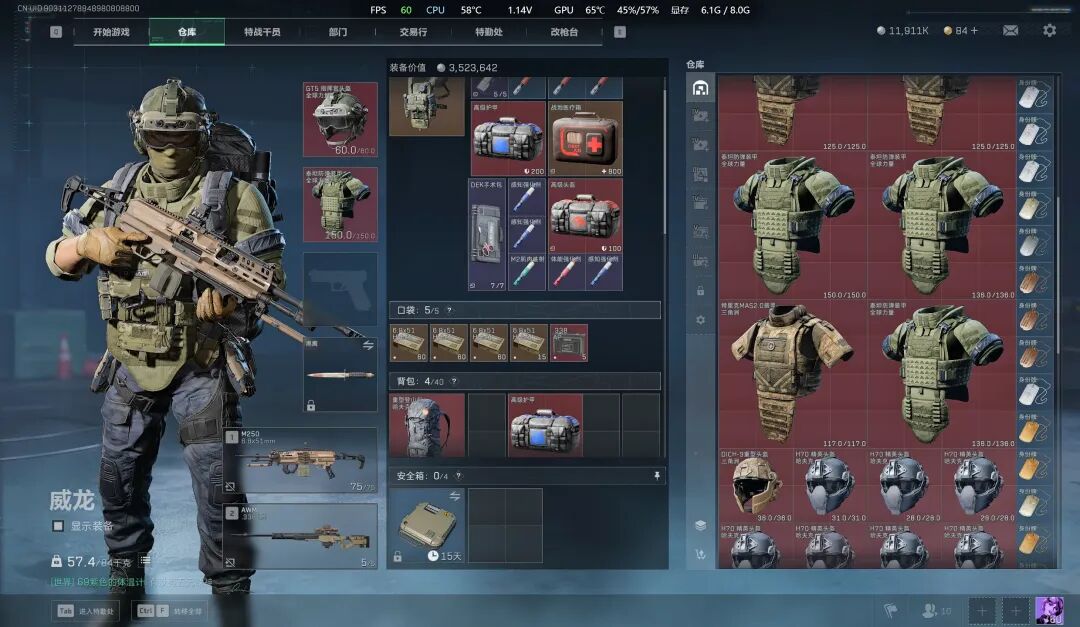Select the M250 primary weapon slot
The height and width of the screenshot is (627, 1080).
coord(301,461)
